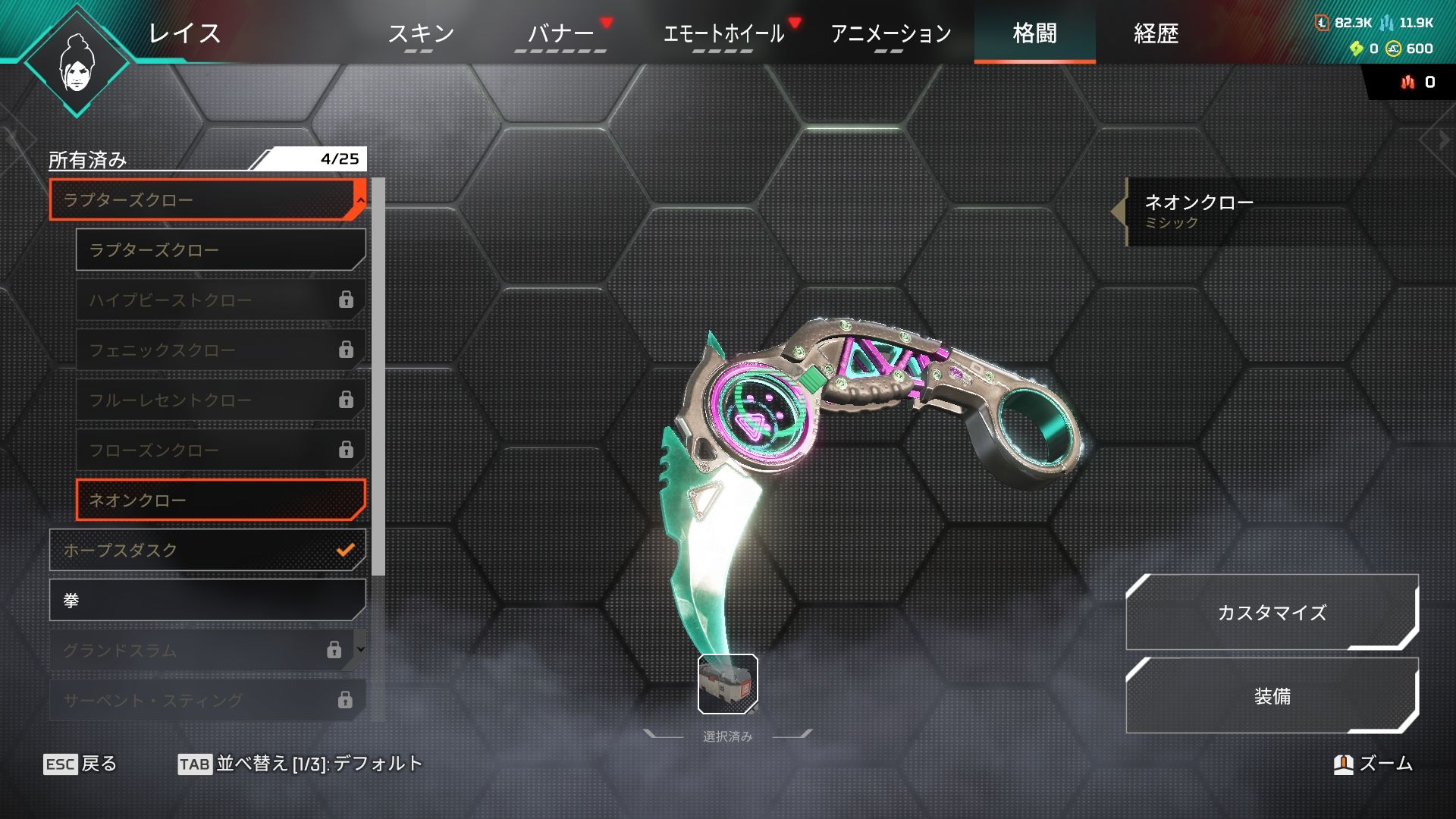Open the 経歴 tab
Image resolution: width=1456 pixels, height=819 pixels.
(1156, 33)
